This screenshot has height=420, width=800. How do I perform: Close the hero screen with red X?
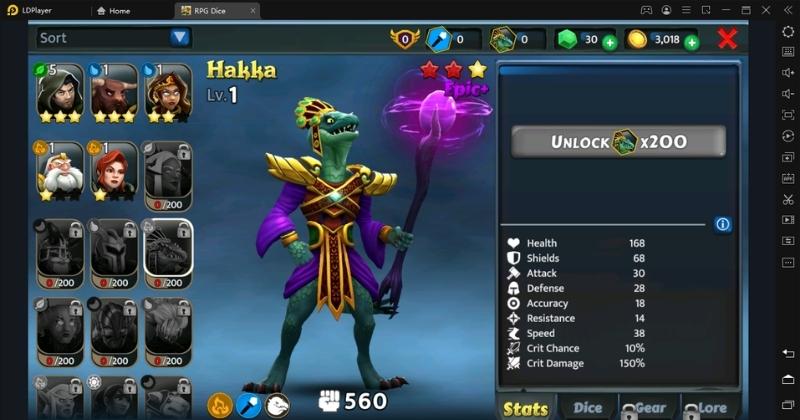click(x=728, y=39)
